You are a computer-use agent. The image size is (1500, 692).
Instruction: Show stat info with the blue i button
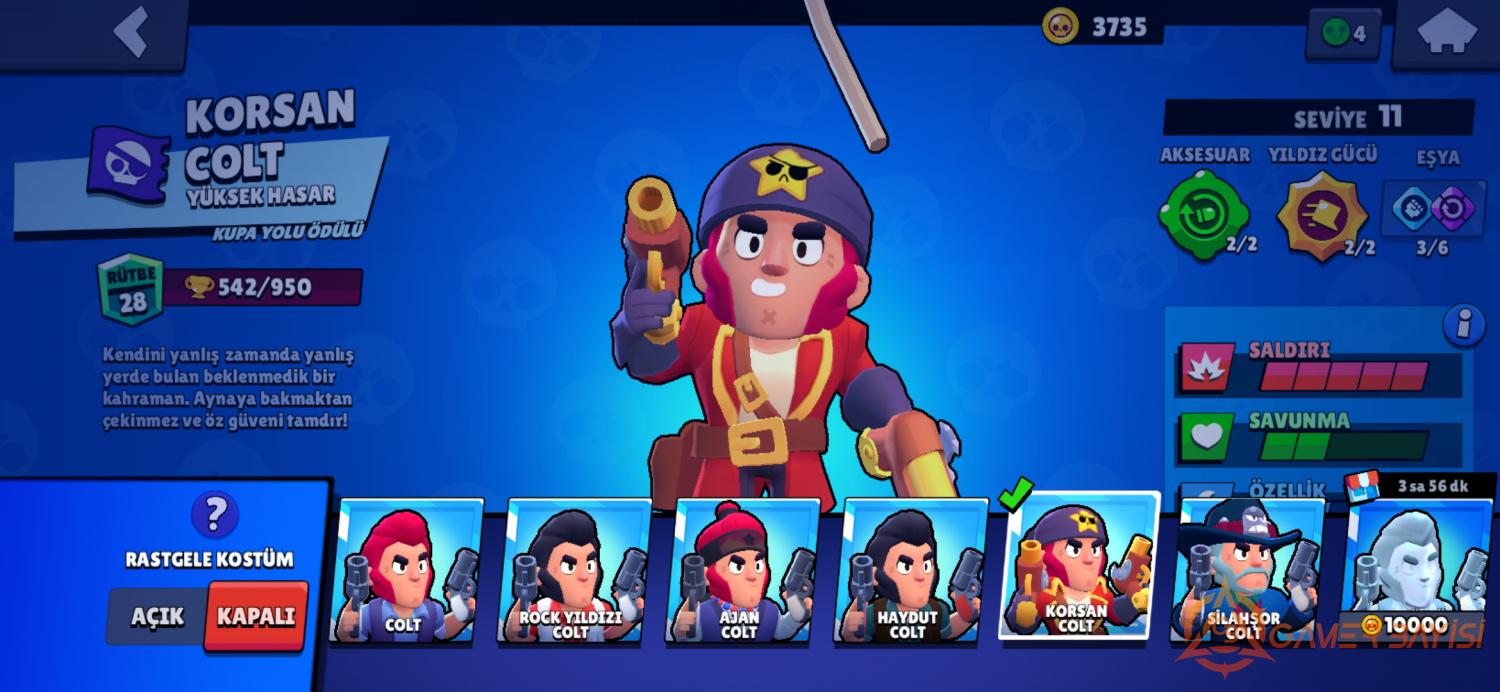1462,326
